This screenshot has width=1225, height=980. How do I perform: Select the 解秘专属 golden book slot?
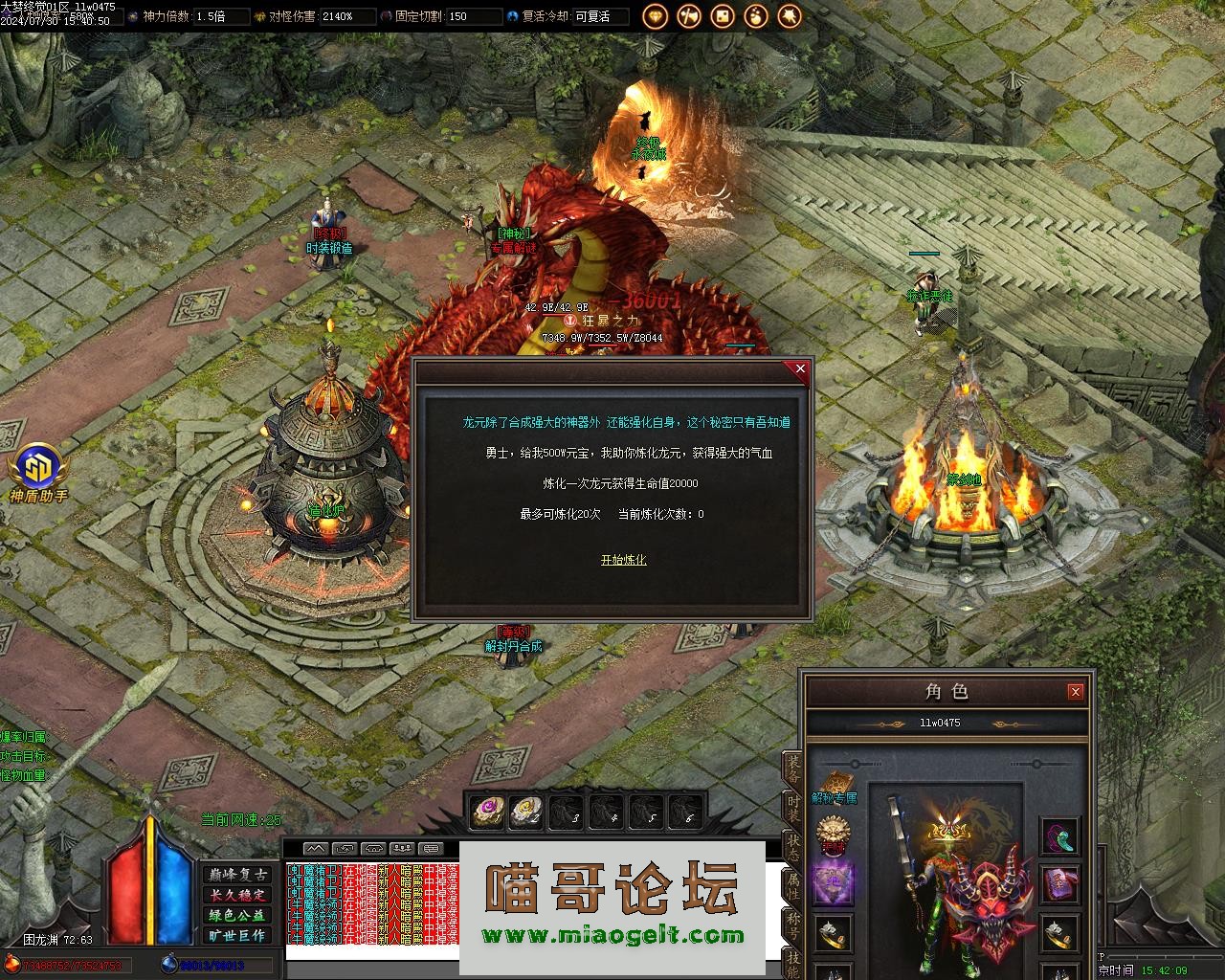[x=833, y=783]
